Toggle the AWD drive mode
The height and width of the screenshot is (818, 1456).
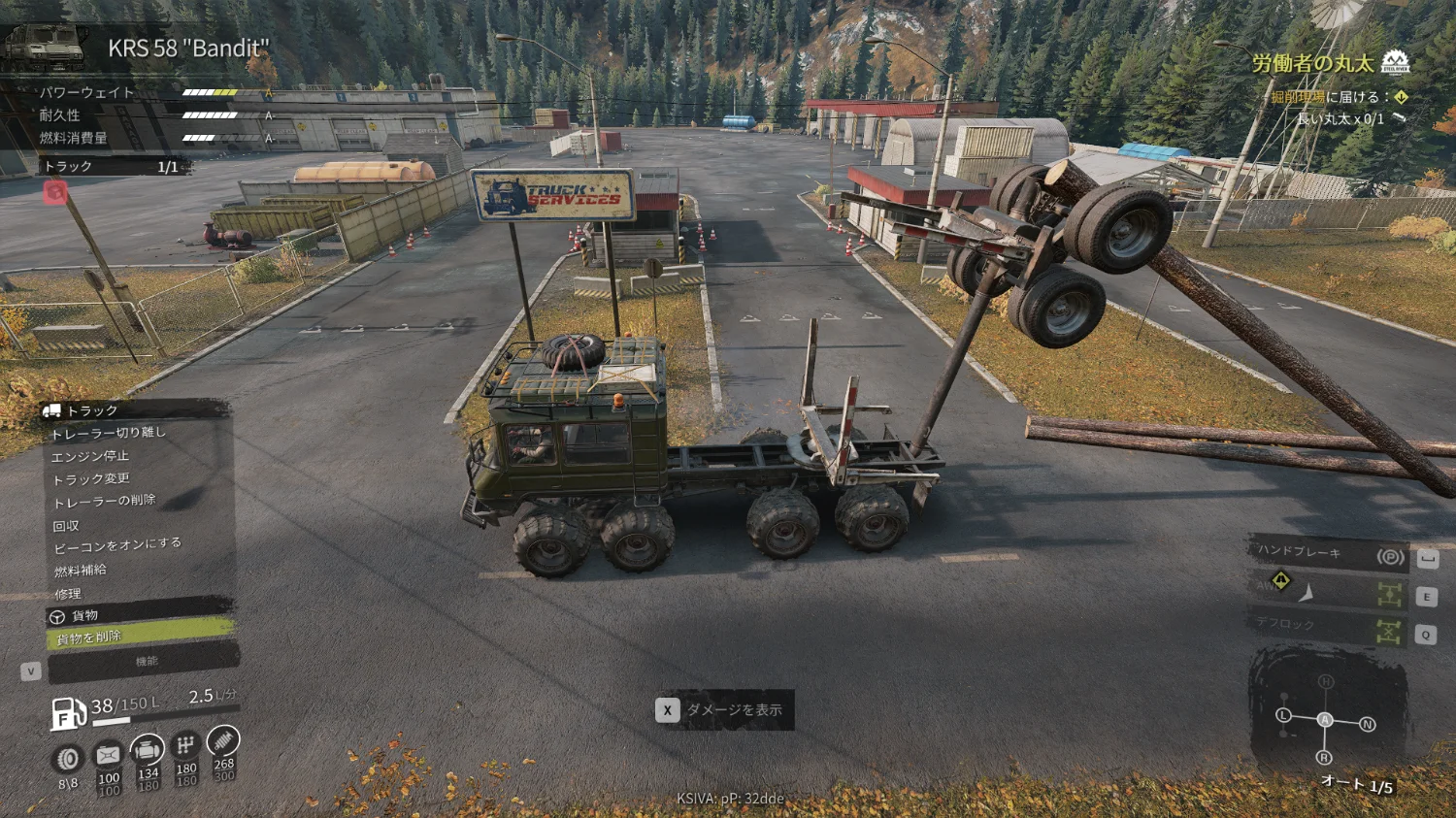[x=1327, y=590]
